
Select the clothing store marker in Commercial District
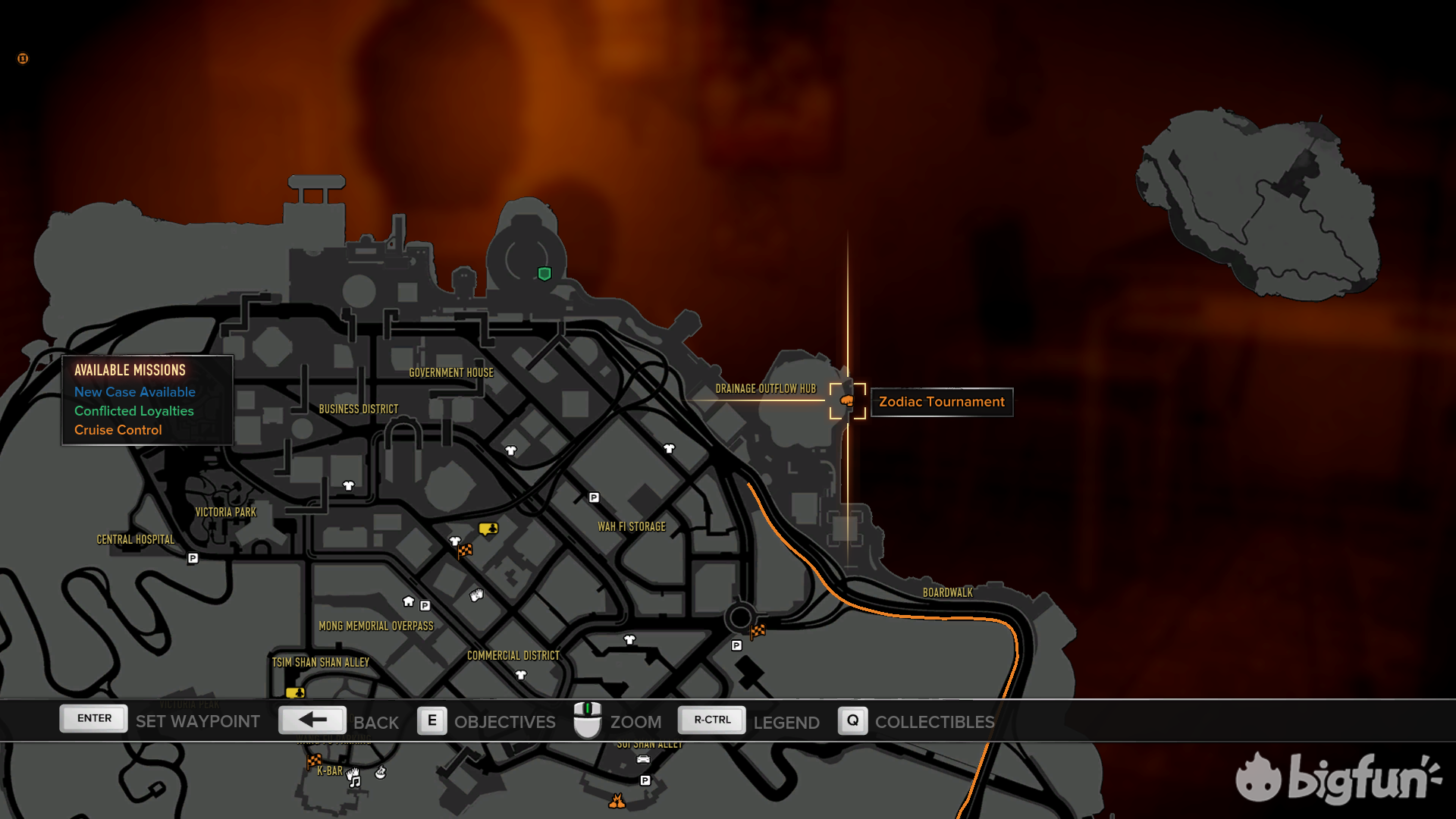tap(521, 675)
